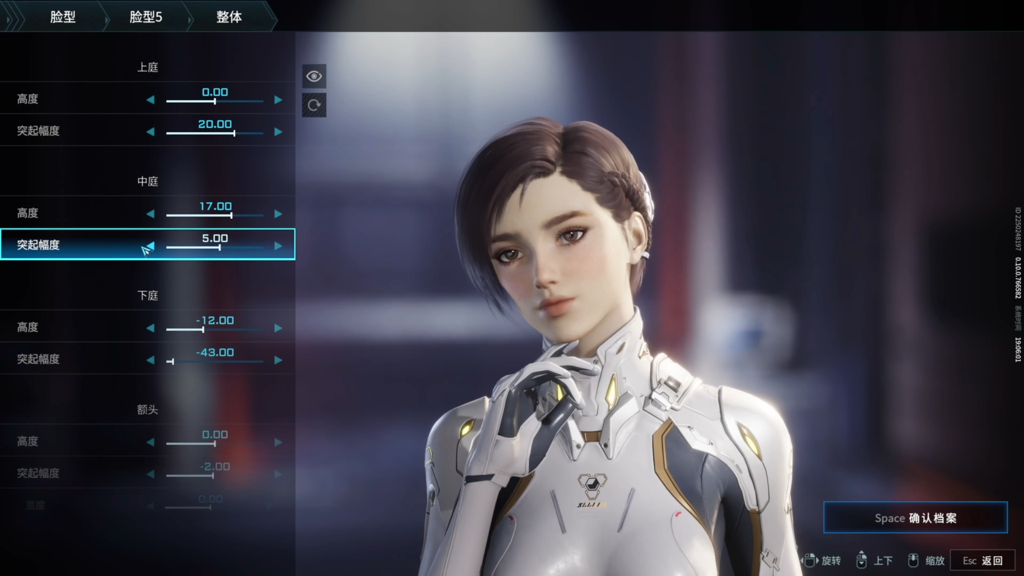
Task: Open the 脸型5 preset tab
Action: [146, 17]
